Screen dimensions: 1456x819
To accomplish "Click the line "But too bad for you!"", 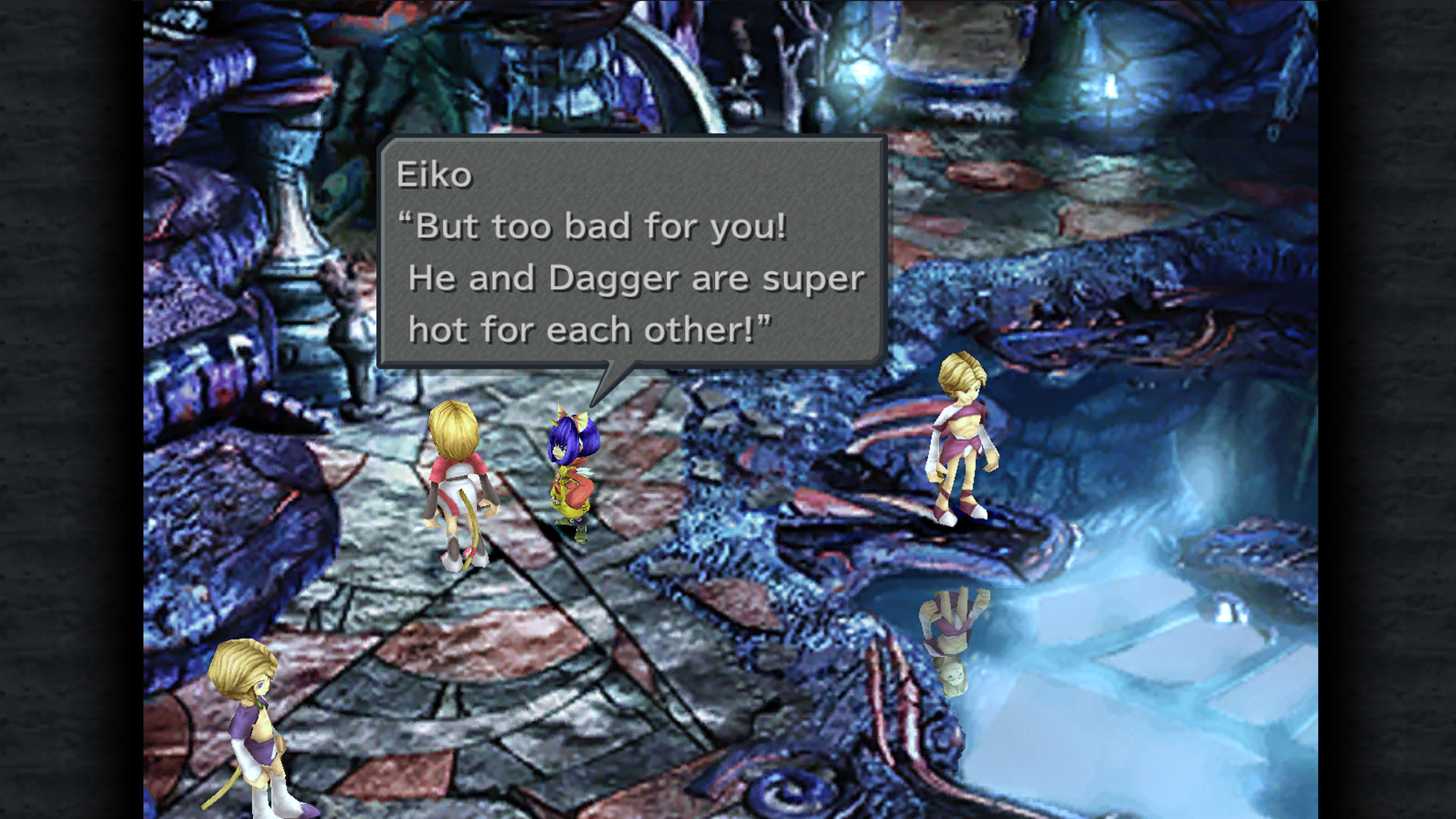I will (595, 226).
